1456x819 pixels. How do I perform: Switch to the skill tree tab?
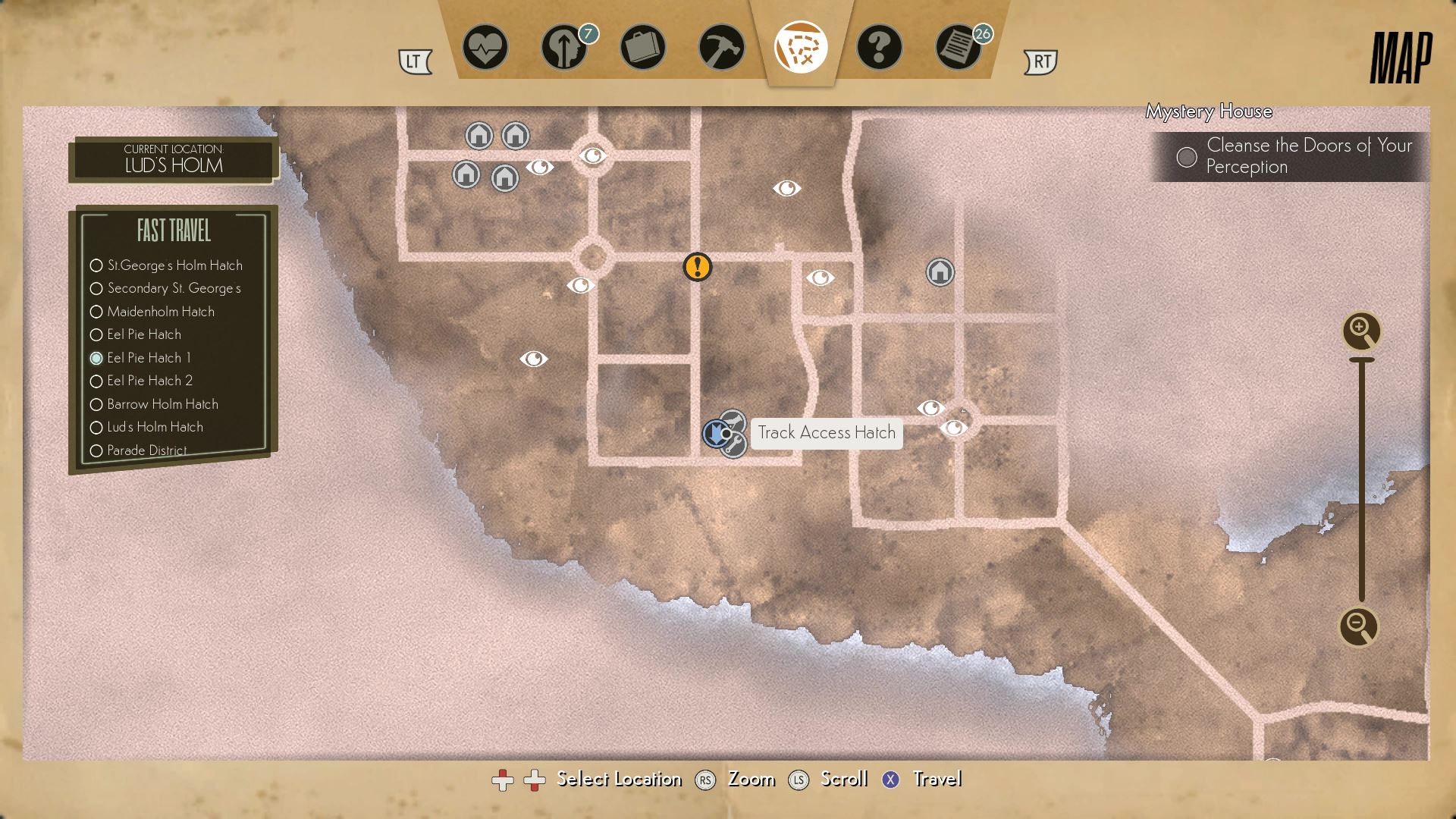point(564,48)
